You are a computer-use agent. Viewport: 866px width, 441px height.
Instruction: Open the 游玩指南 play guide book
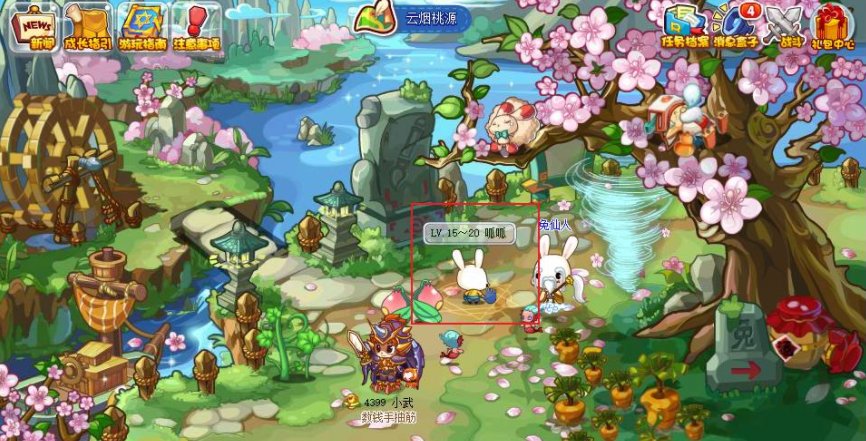point(143,28)
